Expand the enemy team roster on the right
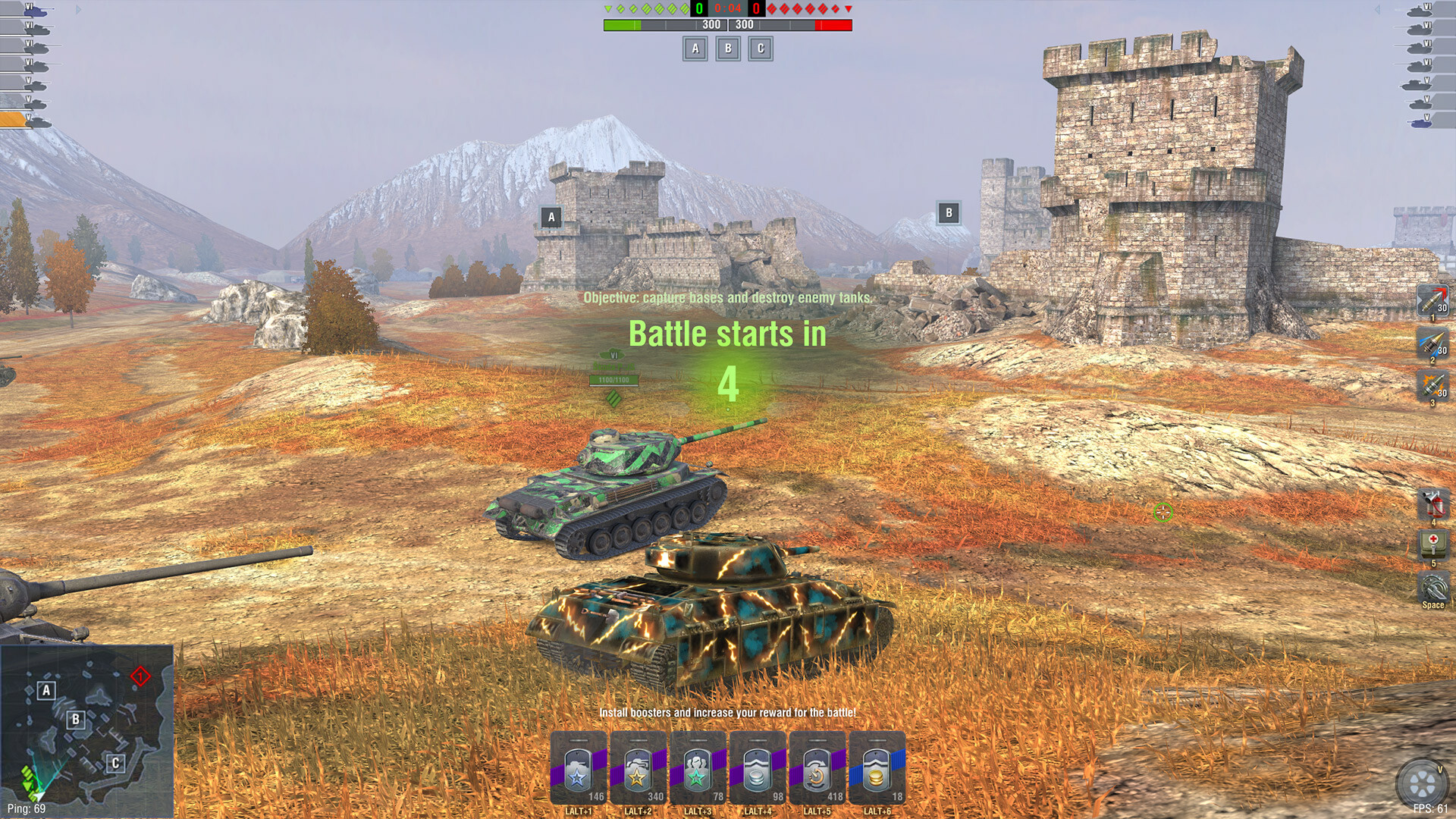 coord(1379,11)
